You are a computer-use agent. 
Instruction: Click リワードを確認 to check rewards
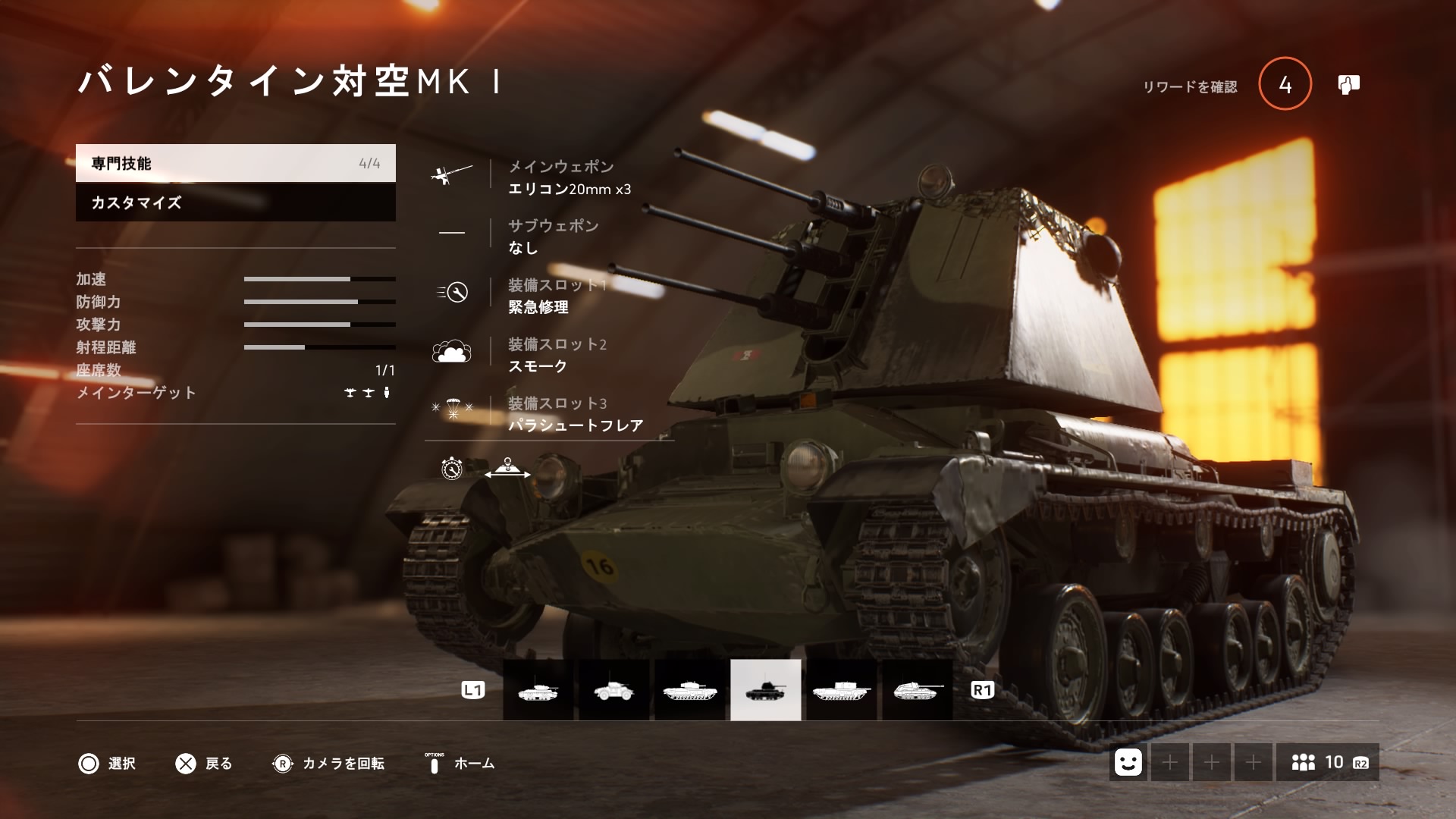[1189, 86]
